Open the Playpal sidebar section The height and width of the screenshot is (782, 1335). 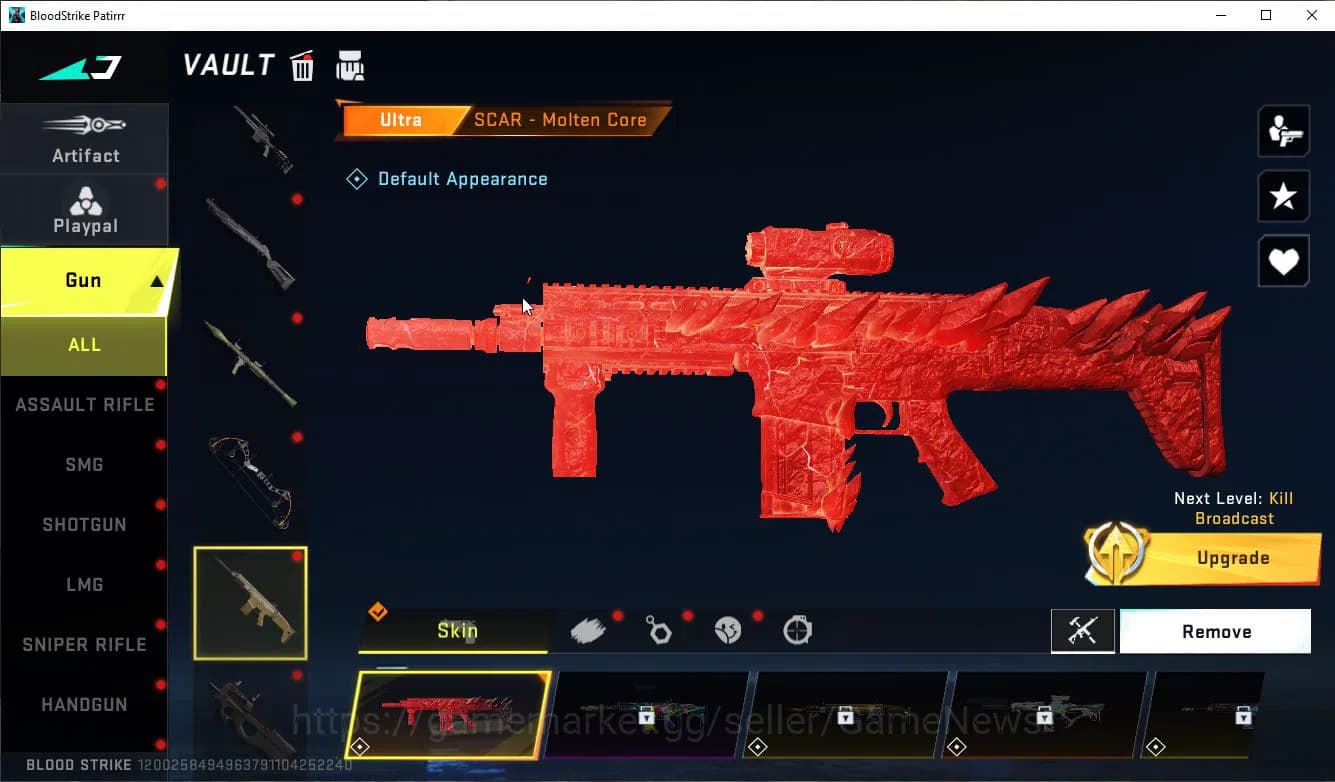[x=85, y=210]
